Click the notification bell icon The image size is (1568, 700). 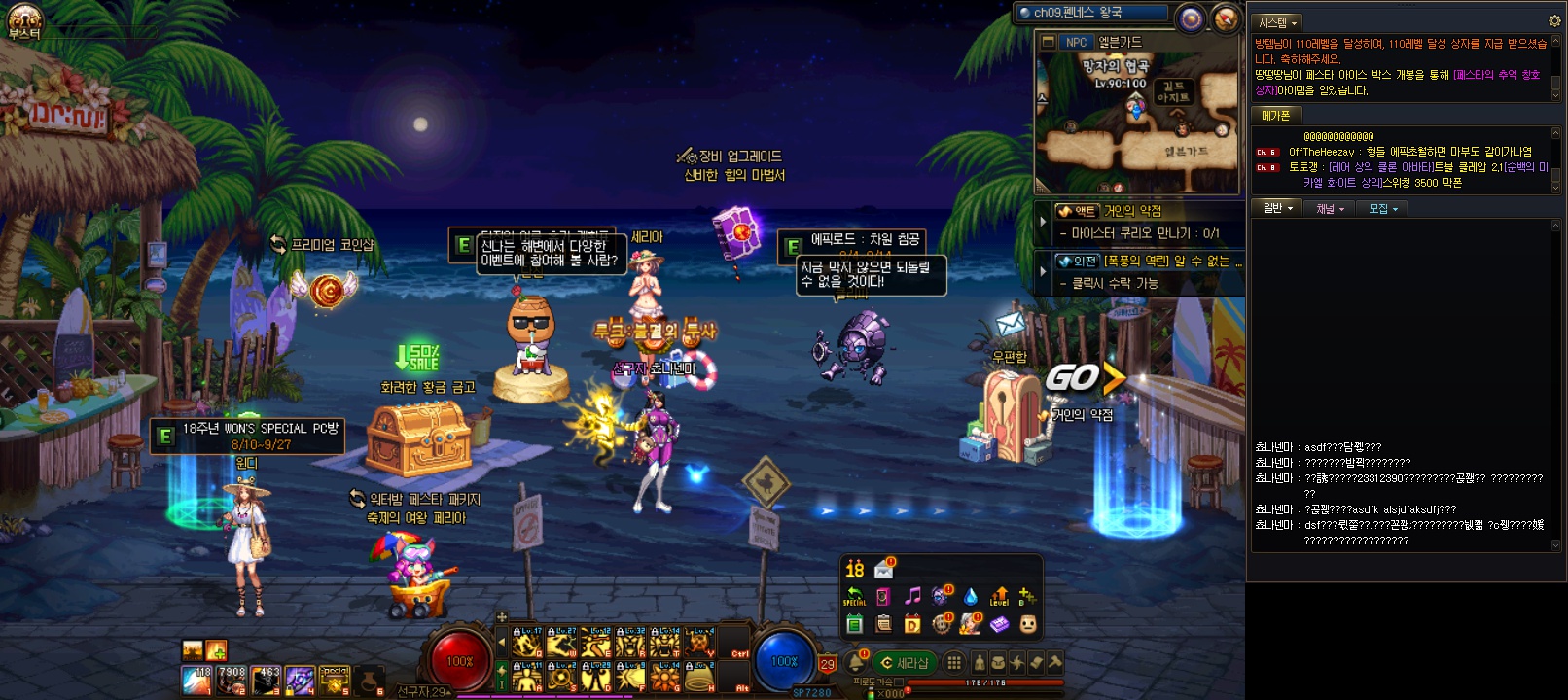[856, 663]
